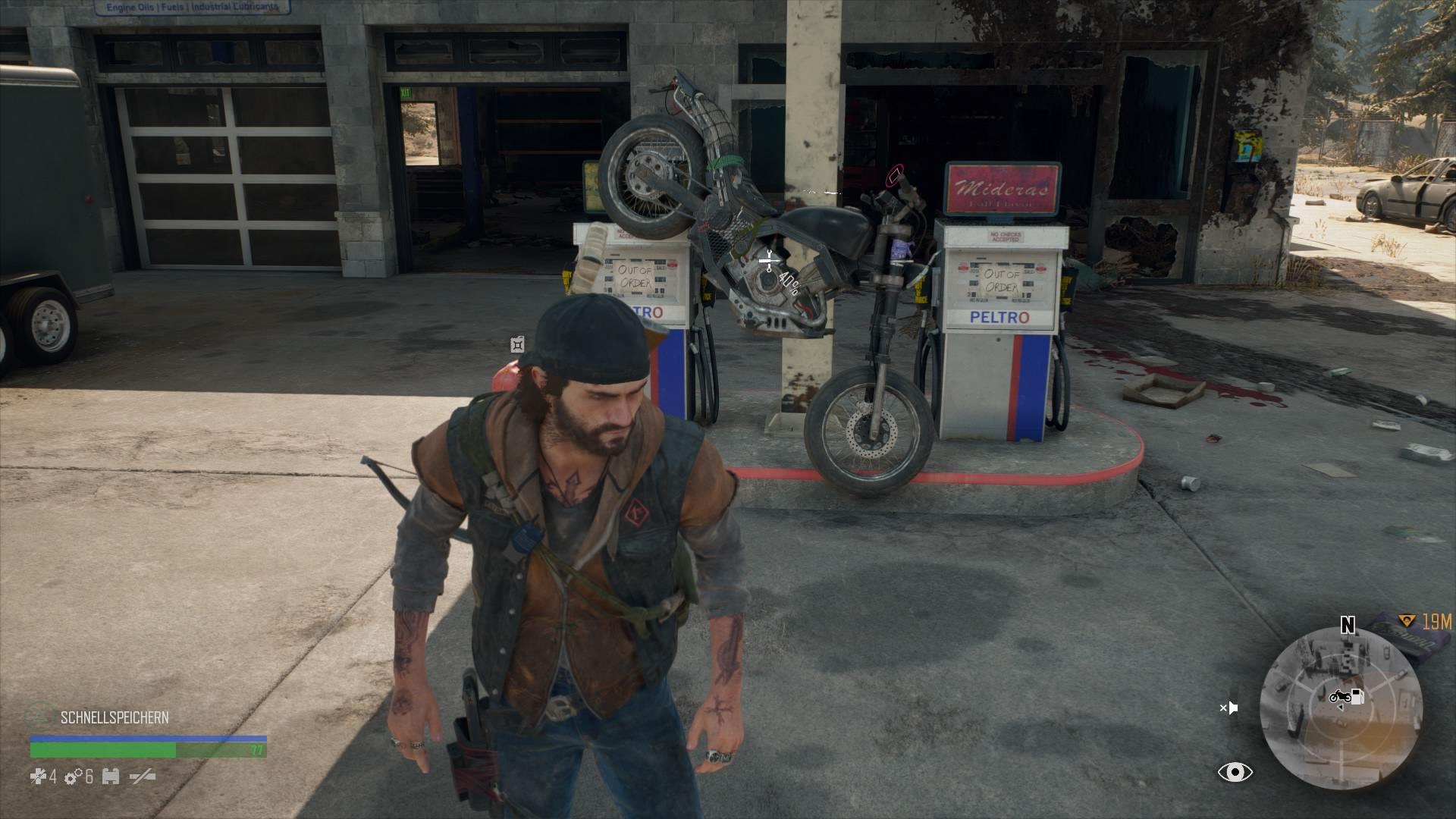Click the circular minimap
The image size is (1456, 819).
pos(1341,710)
